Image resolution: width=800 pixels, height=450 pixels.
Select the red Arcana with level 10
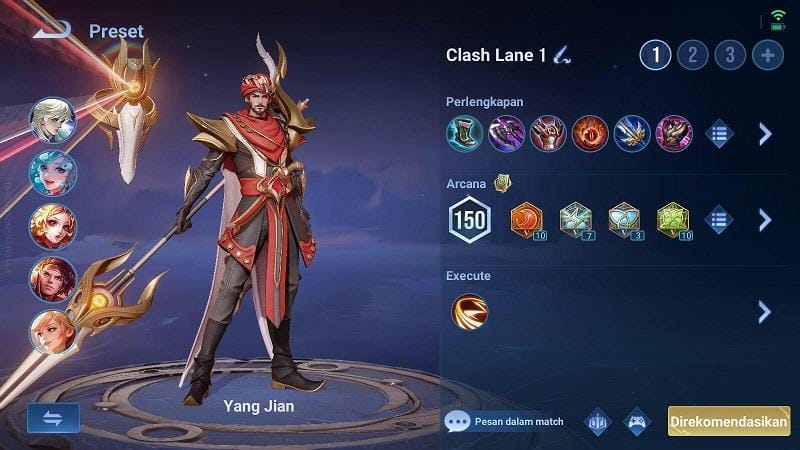526,219
